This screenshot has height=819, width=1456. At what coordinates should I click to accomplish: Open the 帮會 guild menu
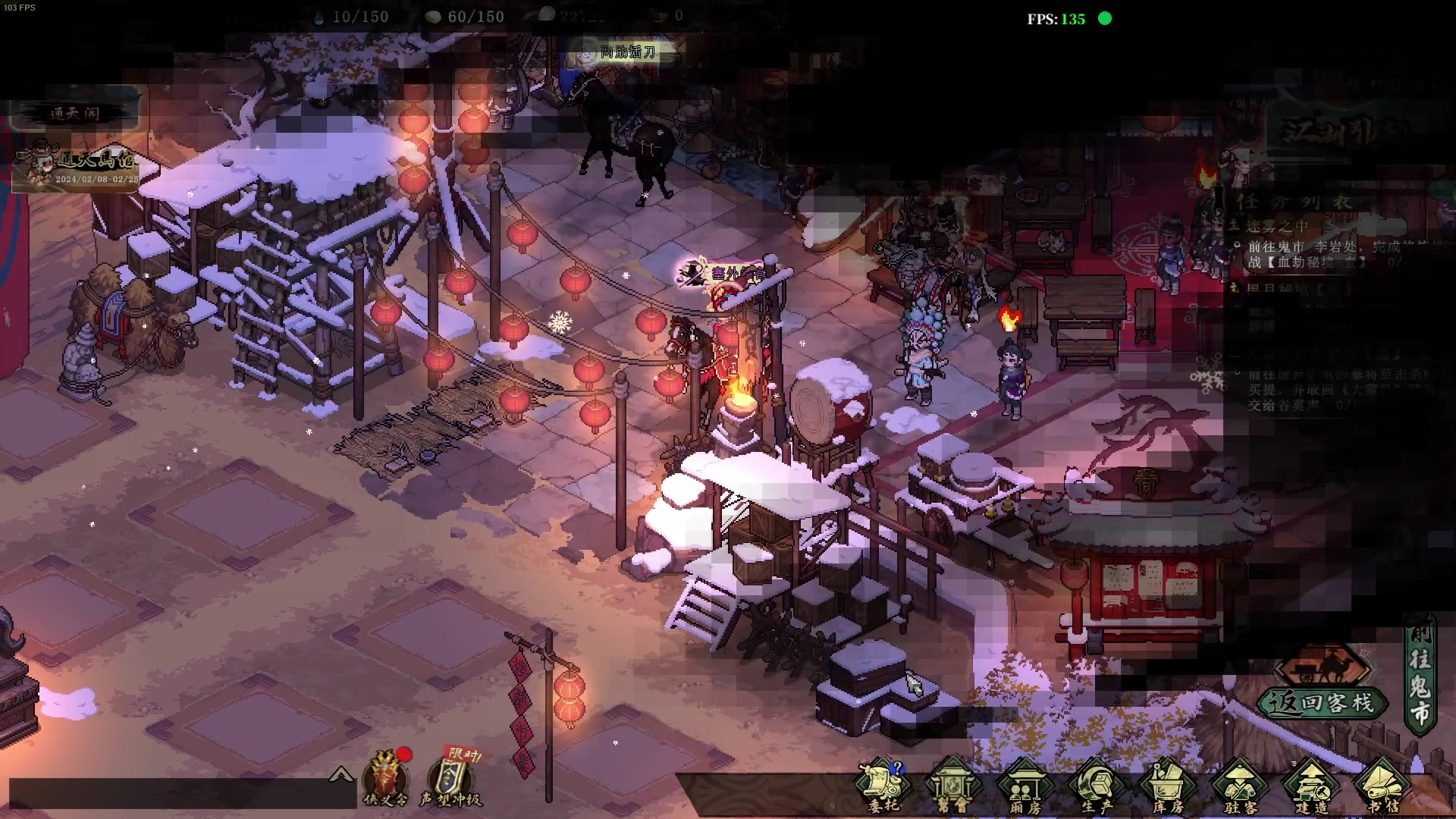click(952, 786)
